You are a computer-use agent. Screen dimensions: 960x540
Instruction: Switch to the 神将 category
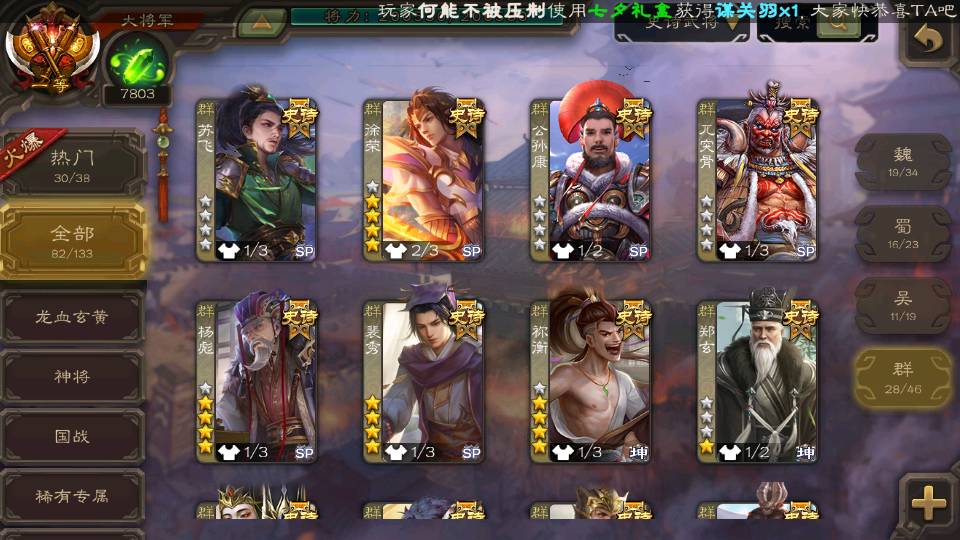(x=72, y=377)
